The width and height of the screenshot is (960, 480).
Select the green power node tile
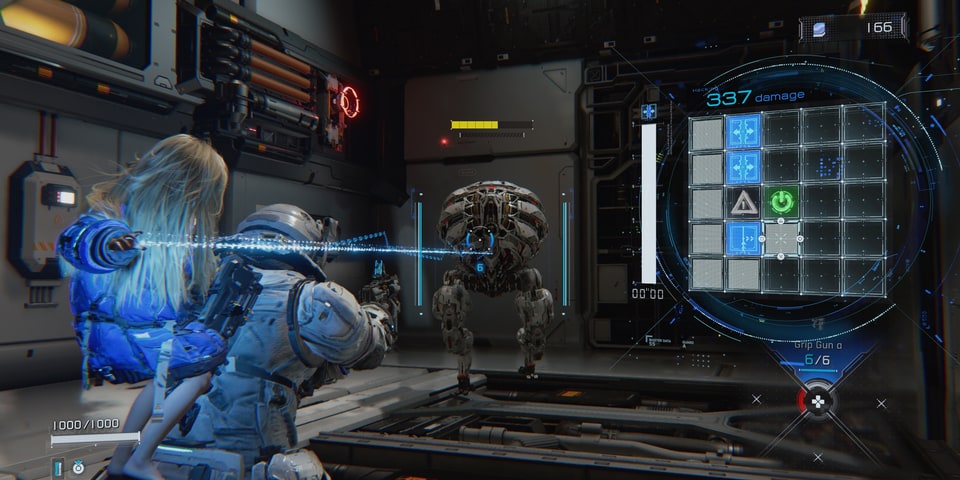click(782, 202)
